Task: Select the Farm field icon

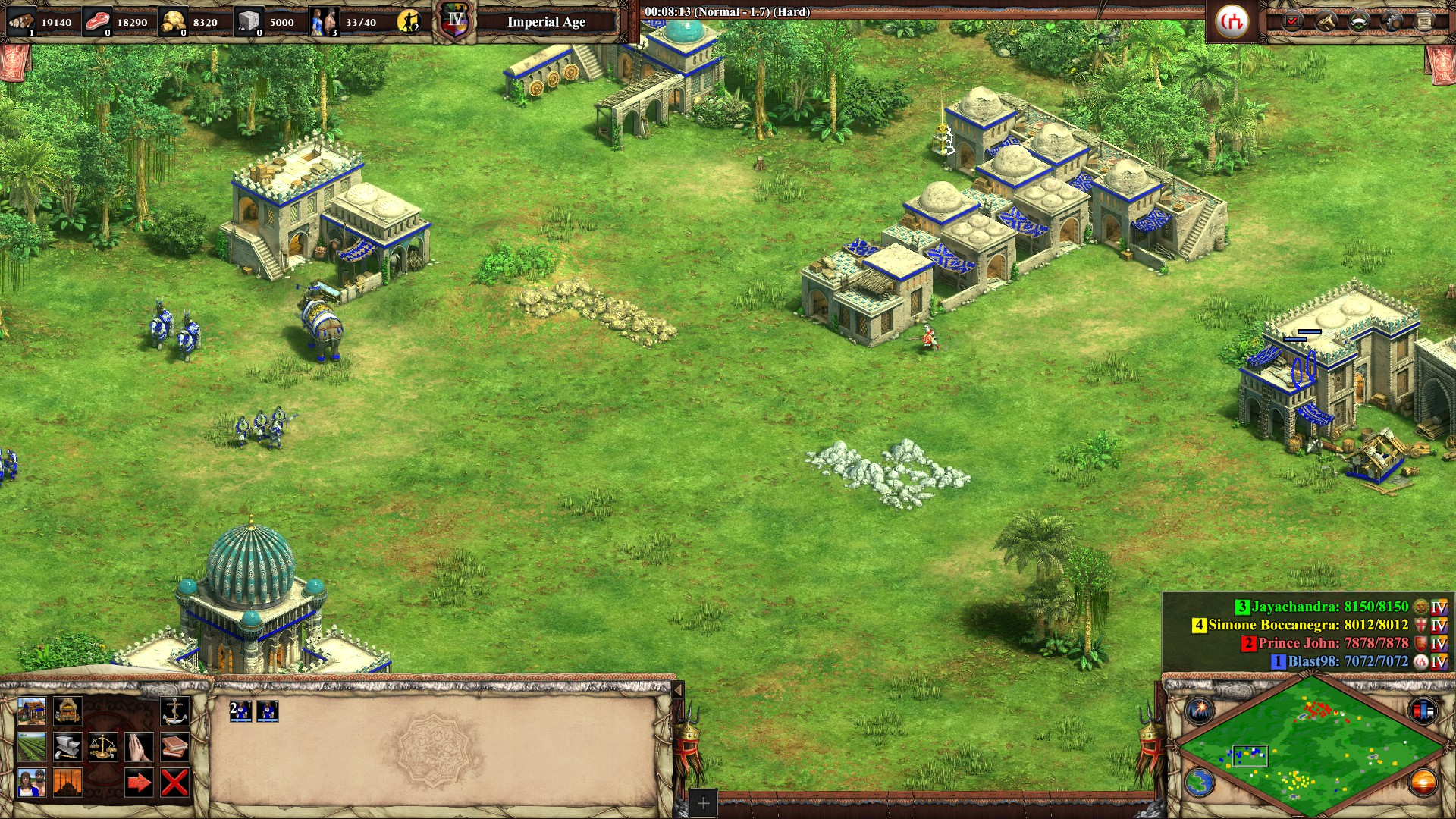Action: click(x=31, y=747)
